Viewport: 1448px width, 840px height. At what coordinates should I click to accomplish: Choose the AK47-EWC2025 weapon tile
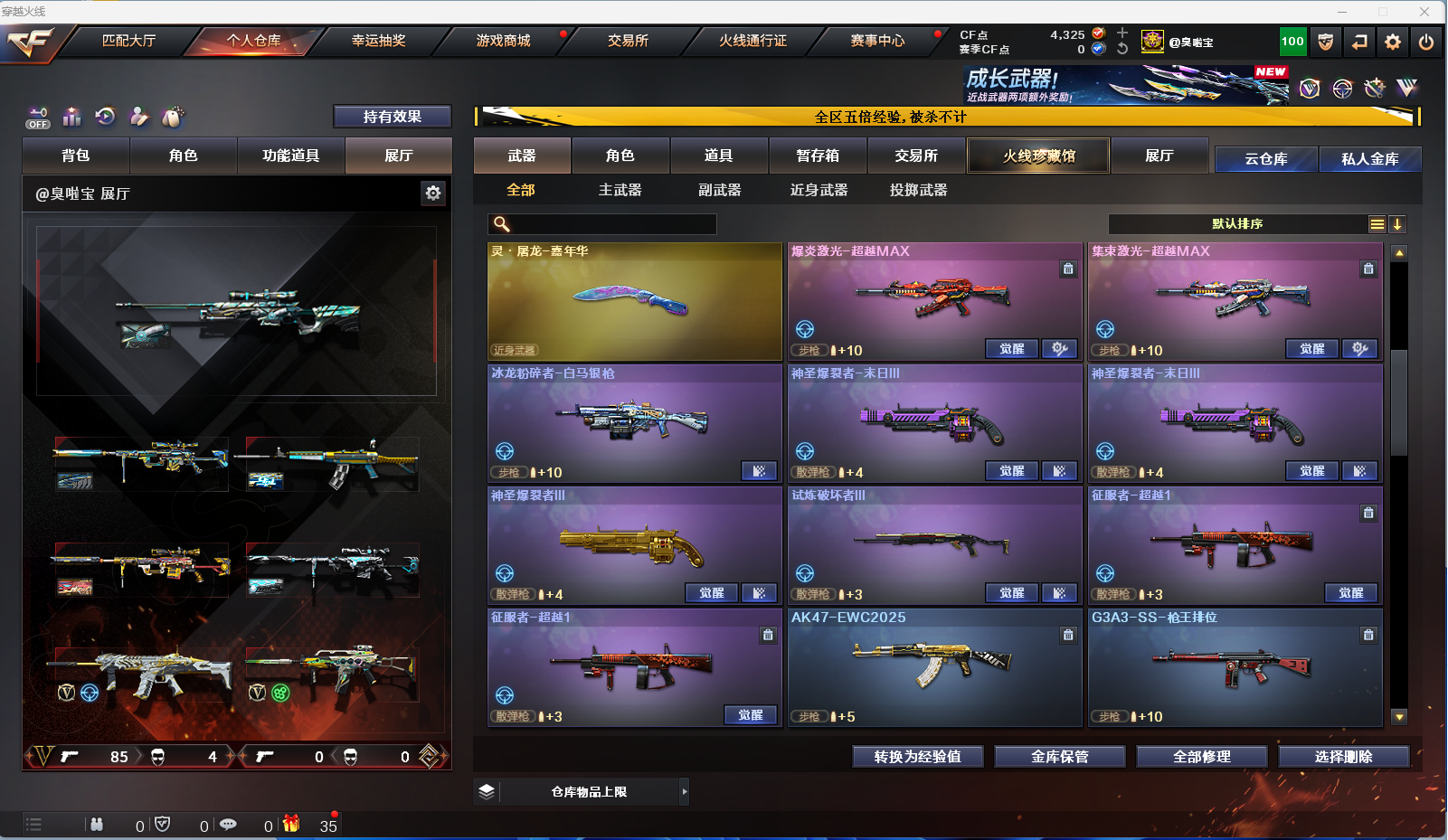(x=934, y=667)
